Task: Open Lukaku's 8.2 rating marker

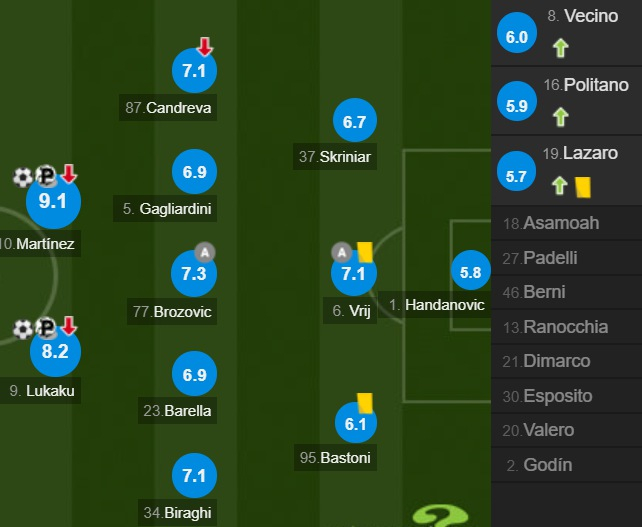Action: point(54,351)
